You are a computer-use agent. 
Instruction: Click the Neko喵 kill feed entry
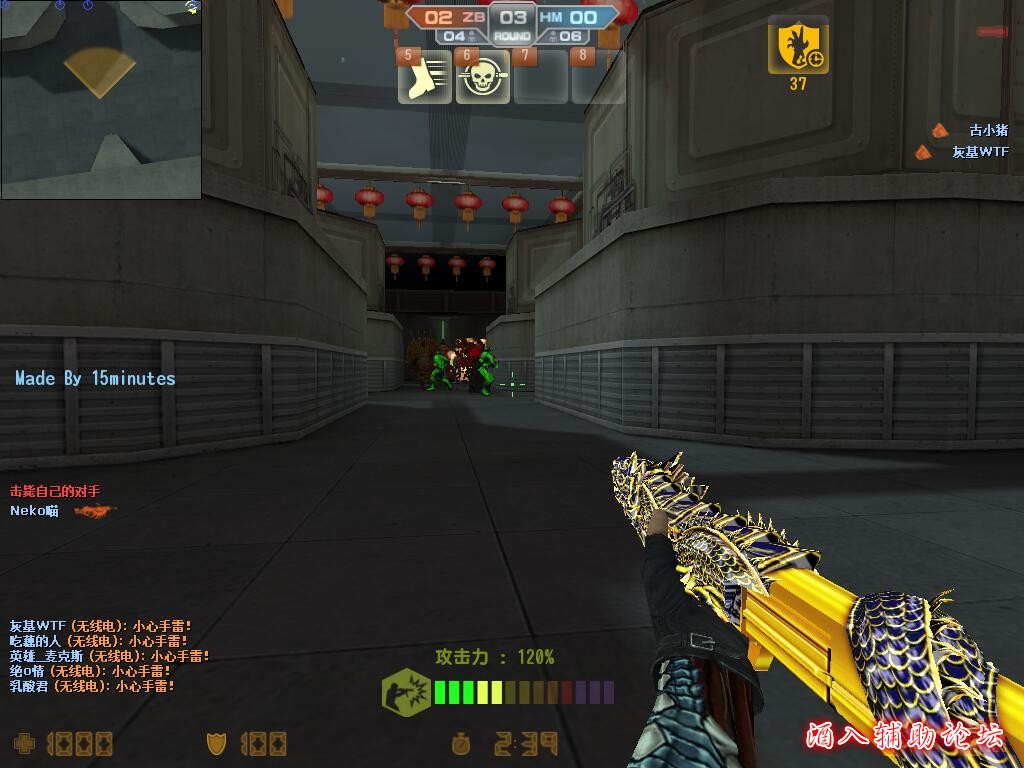pyautogui.click(x=35, y=510)
